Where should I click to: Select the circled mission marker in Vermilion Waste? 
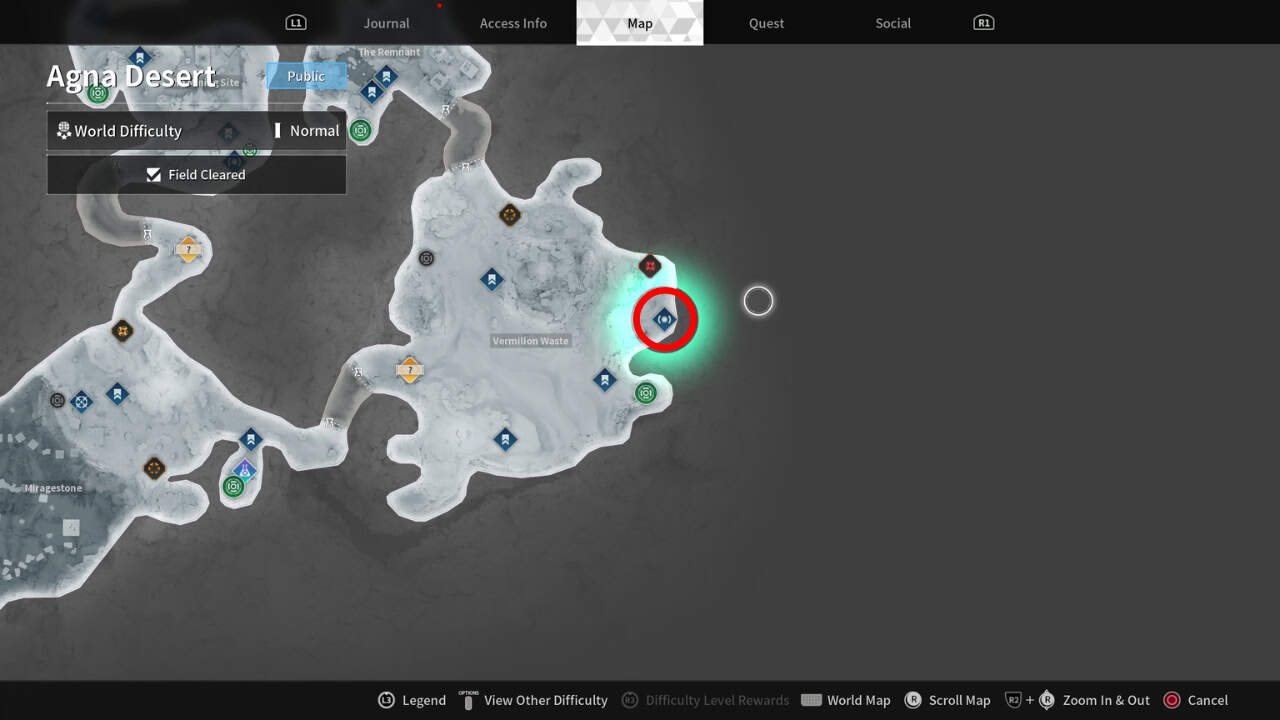[x=665, y=318]
